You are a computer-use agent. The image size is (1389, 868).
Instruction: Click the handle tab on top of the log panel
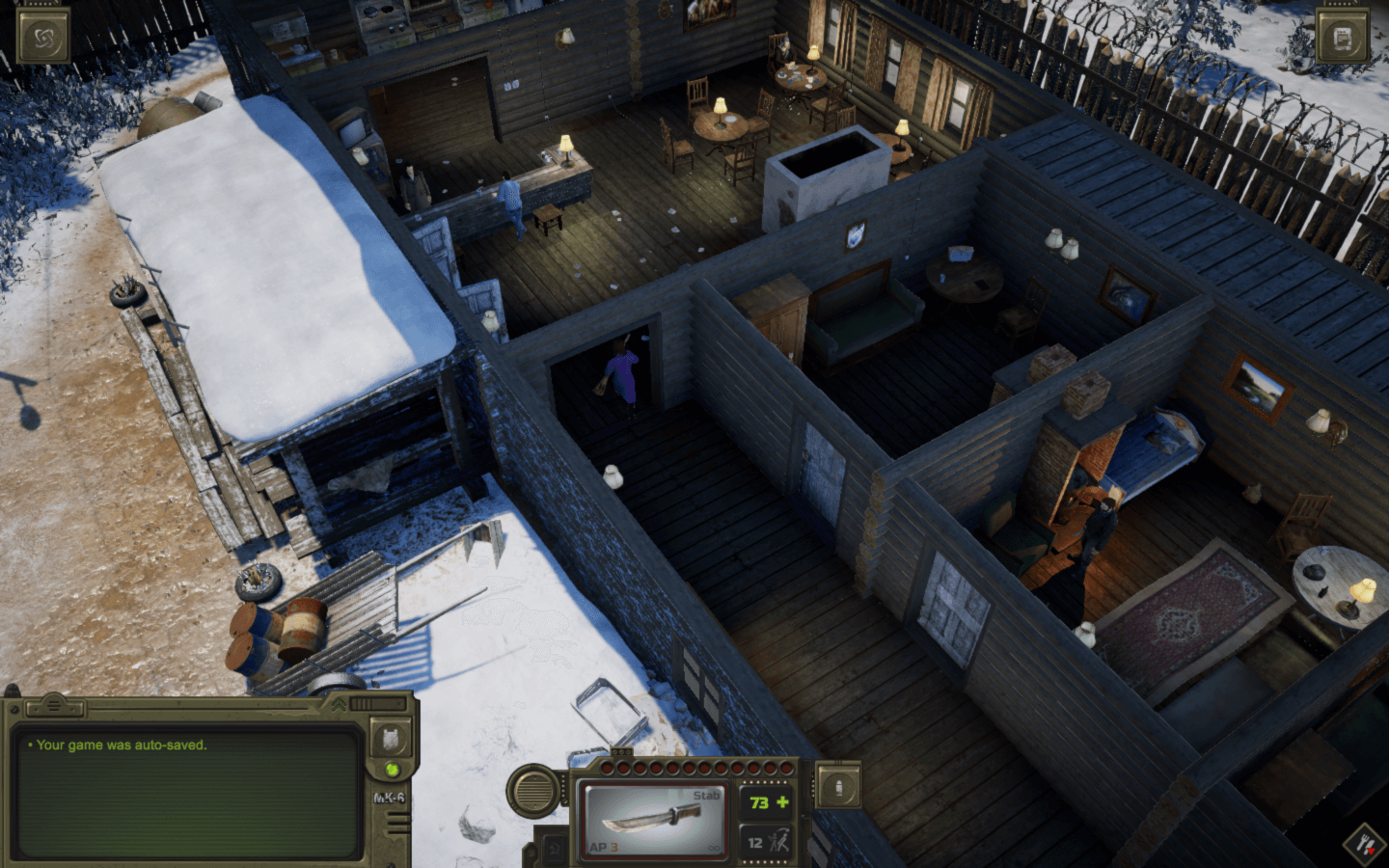click(54, 707)
